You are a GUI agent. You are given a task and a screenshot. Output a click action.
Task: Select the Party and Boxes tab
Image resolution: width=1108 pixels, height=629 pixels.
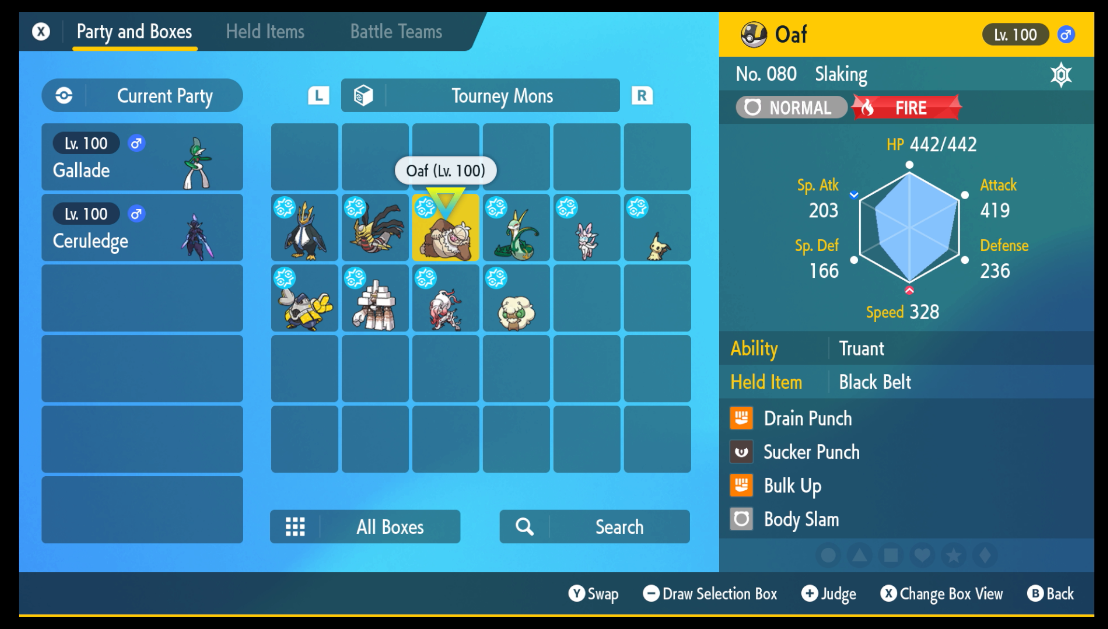134,32
